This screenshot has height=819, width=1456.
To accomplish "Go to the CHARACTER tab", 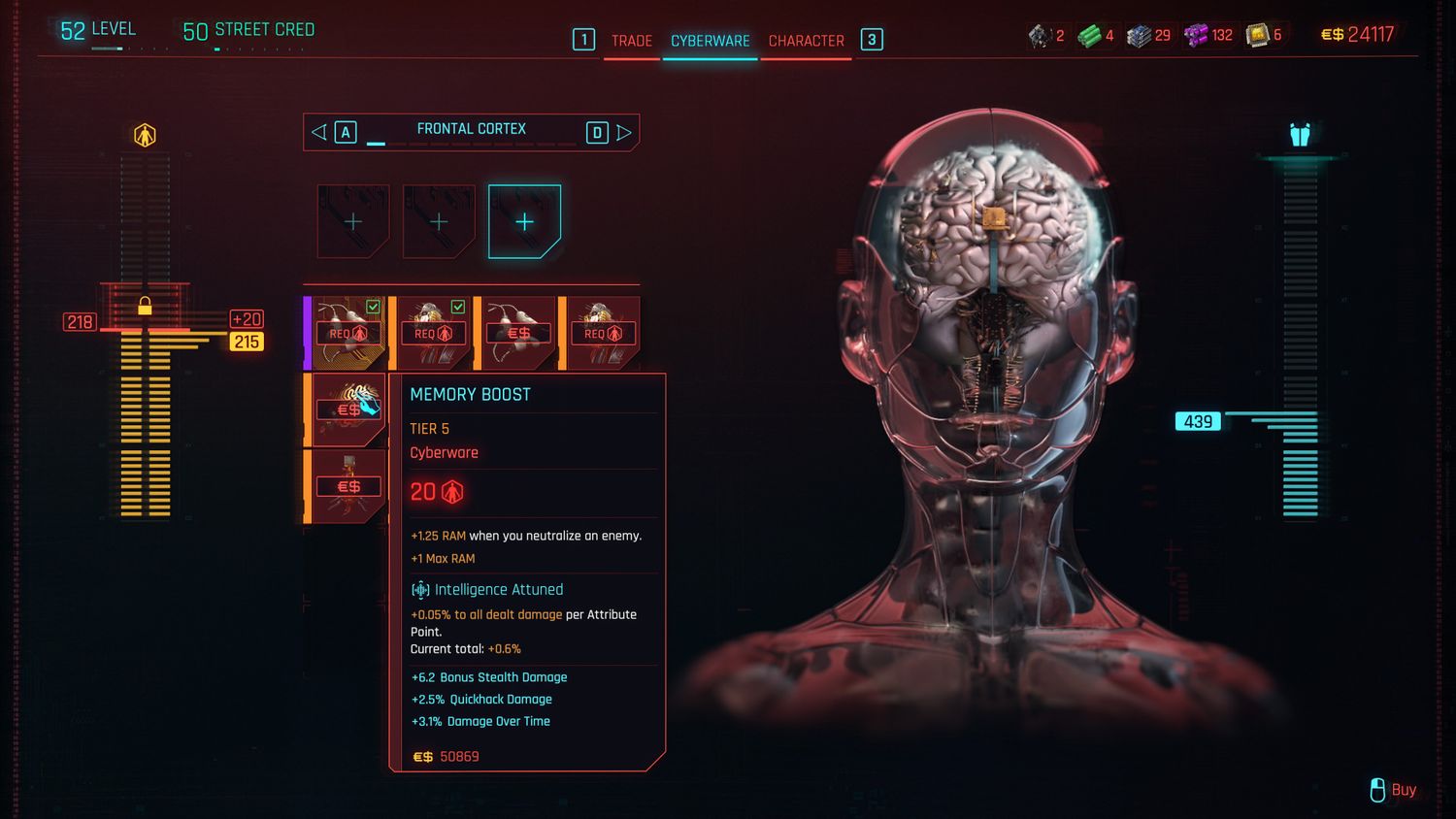I will point(806,41).
